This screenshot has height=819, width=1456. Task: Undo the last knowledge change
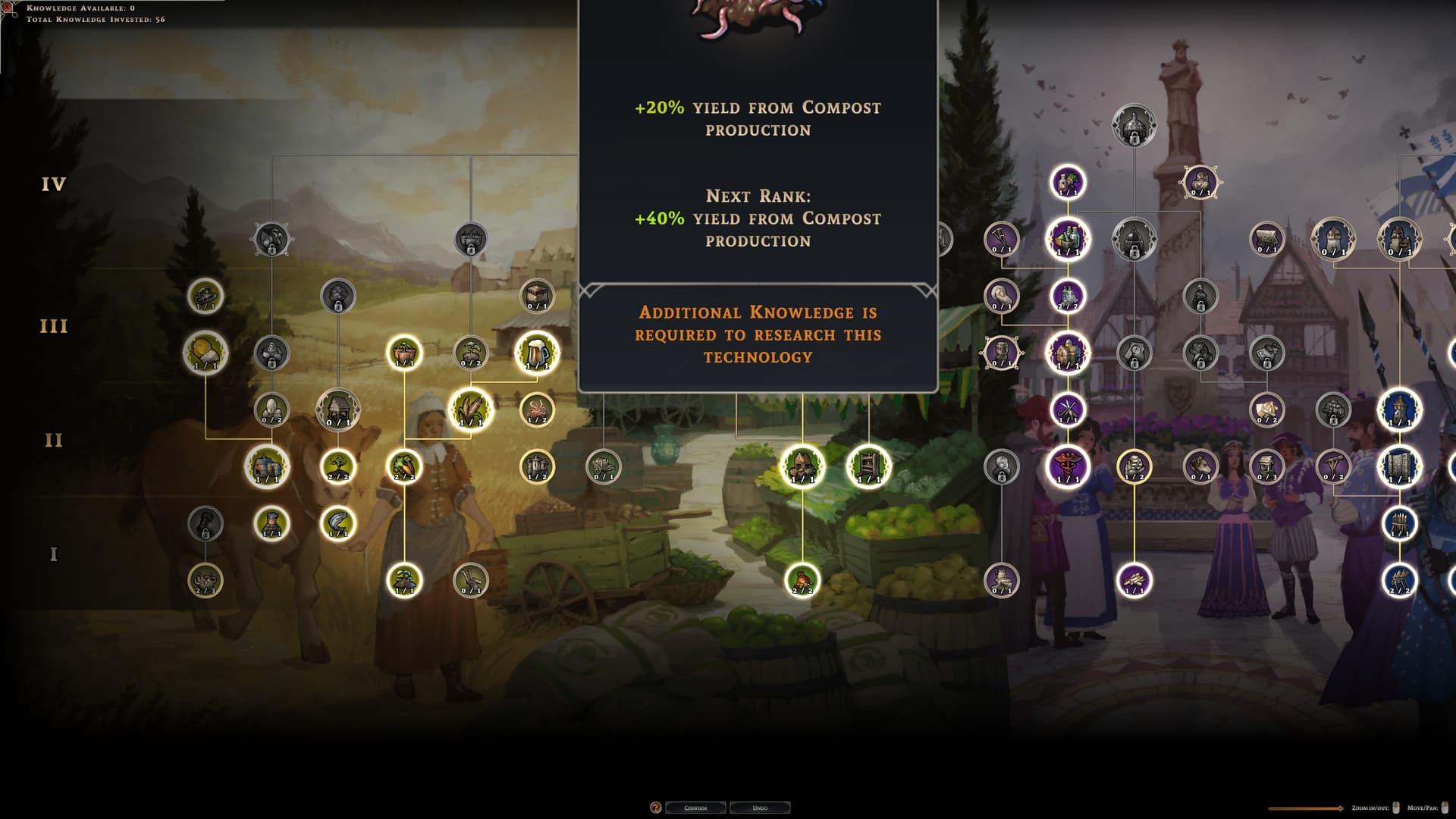pos(760,808)
